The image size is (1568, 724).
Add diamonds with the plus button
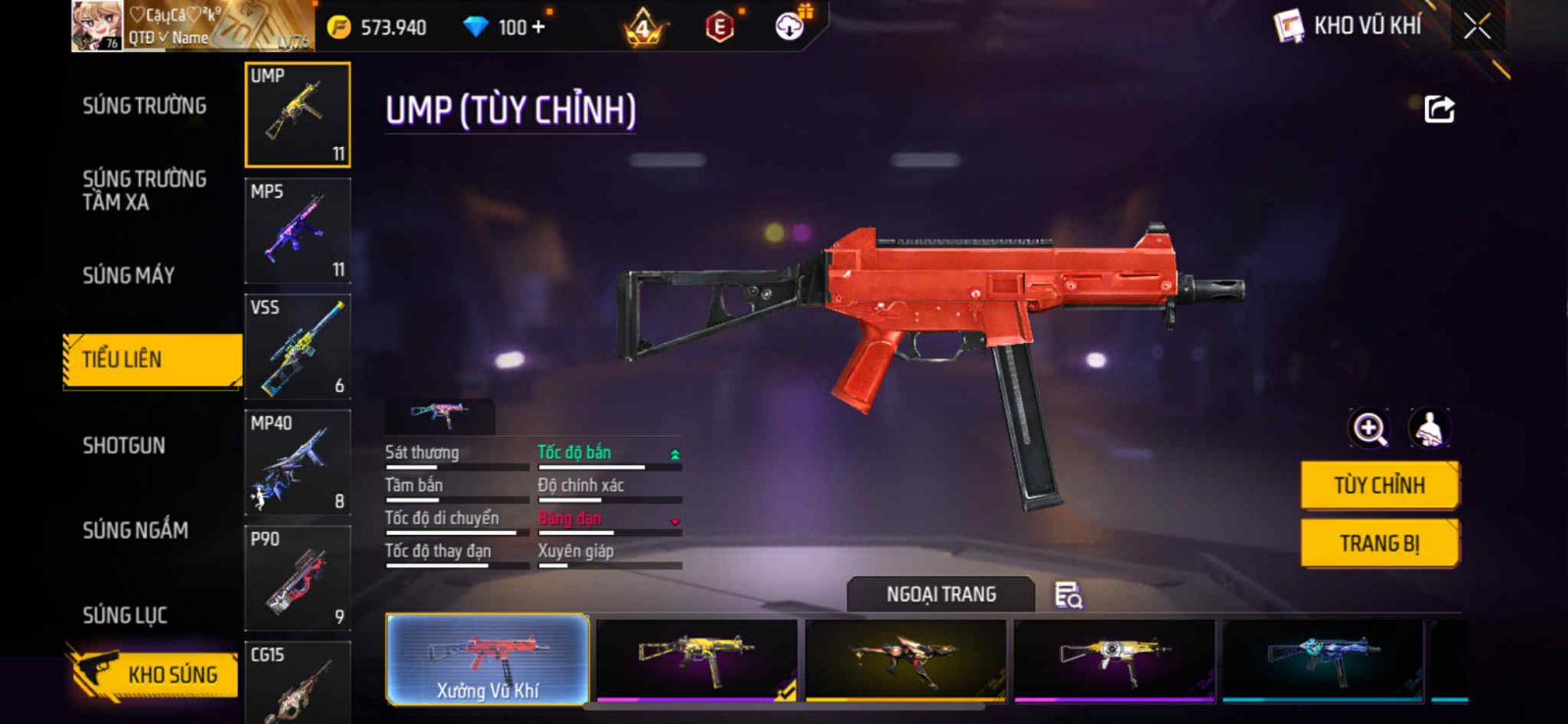(537, 27)
